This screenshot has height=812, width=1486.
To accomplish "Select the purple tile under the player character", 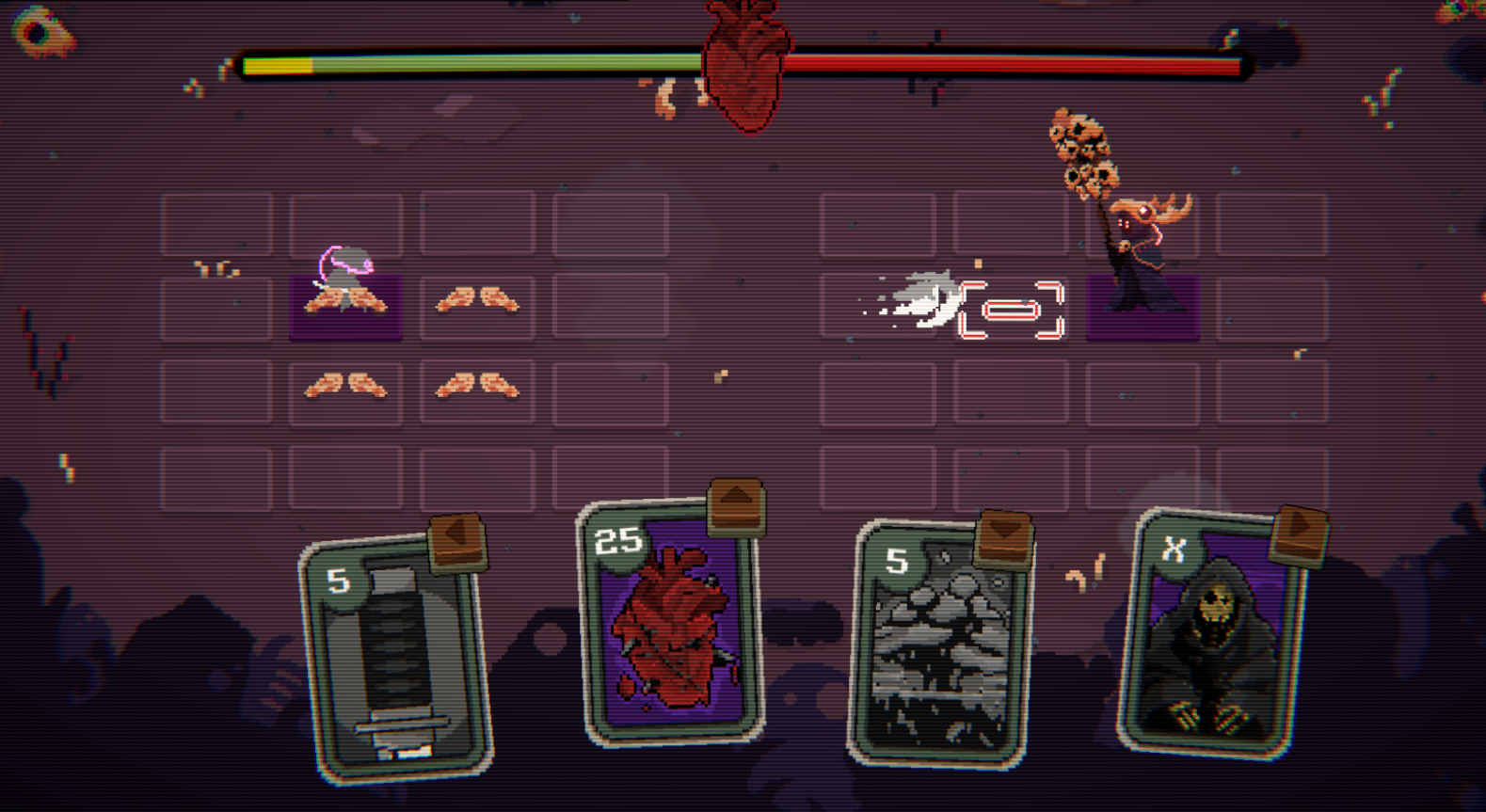I will [x=345, y=309].
